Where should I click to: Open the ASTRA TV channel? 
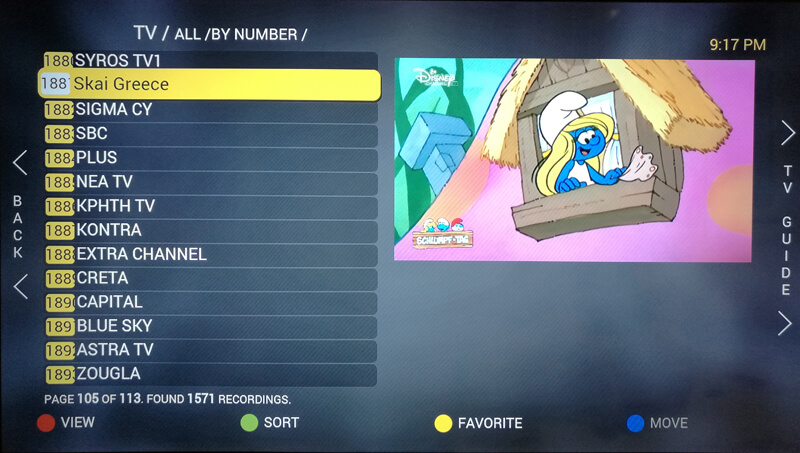tap(210, 350)
